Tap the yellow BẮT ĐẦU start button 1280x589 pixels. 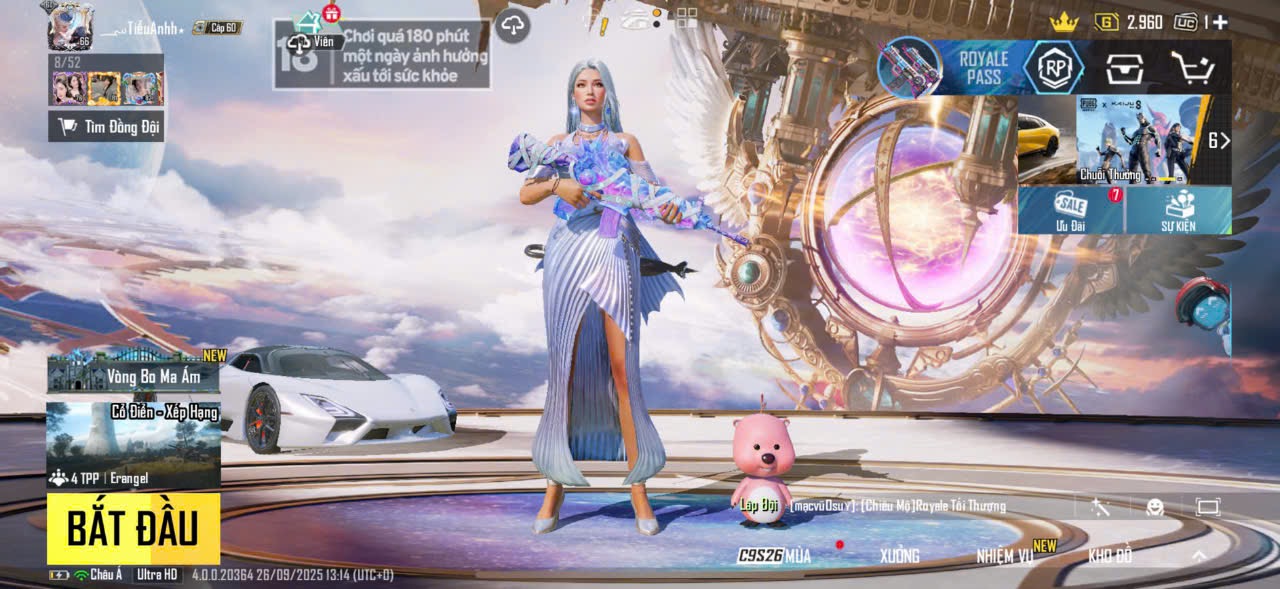pyautogui.click(x=132, y=528)
